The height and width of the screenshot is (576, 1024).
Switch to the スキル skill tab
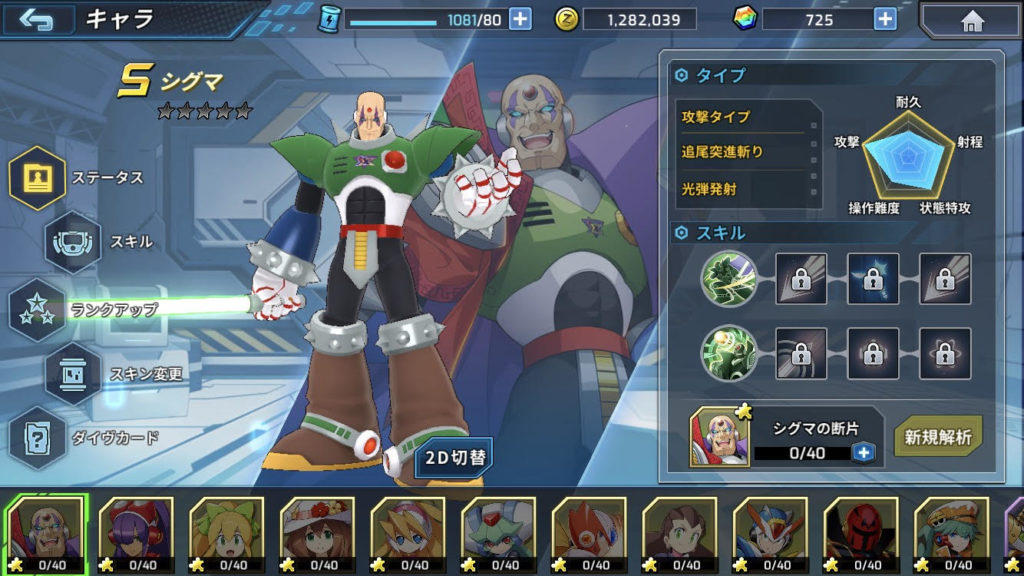73,241
